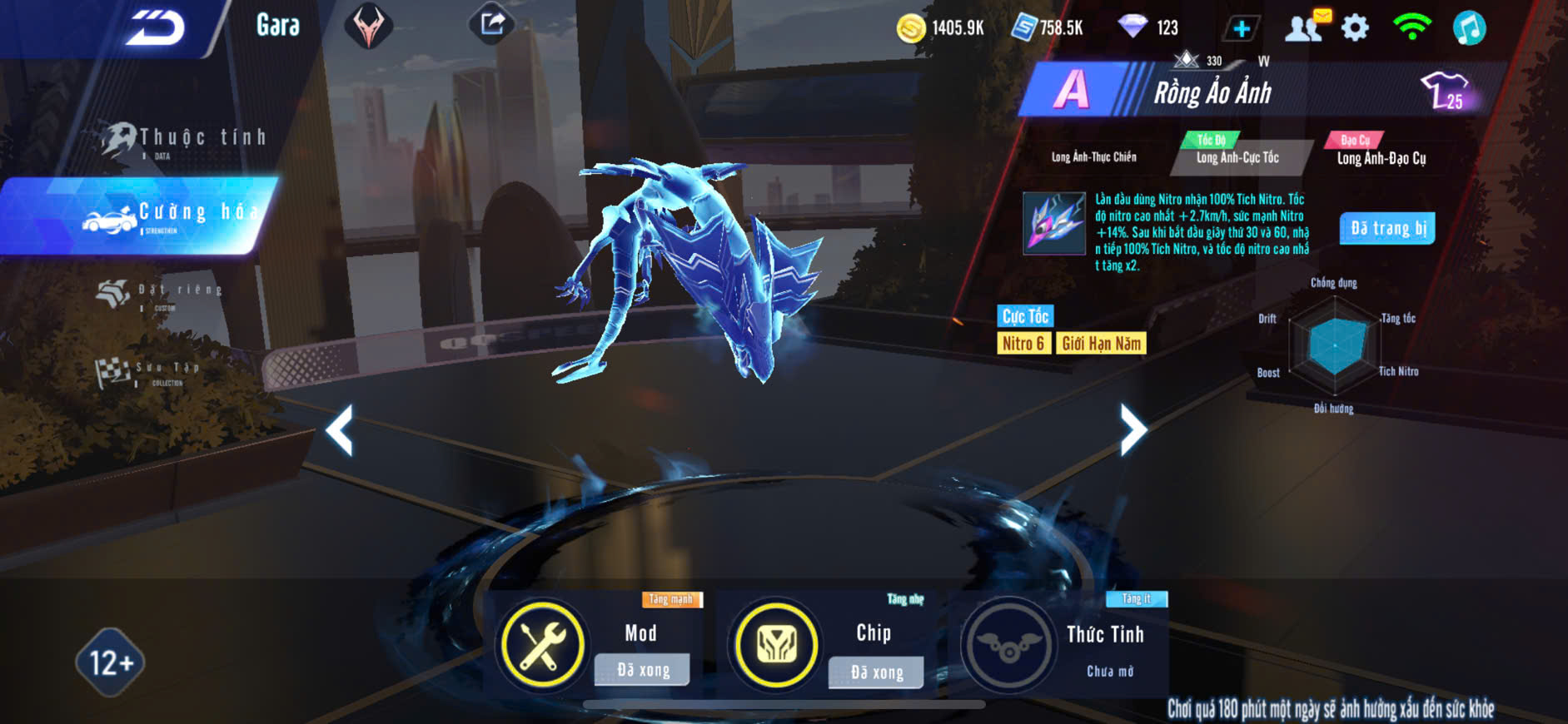1568x724 pixels.
Task: Show the next car with right arrow
Action: (x=1132, y=429)
